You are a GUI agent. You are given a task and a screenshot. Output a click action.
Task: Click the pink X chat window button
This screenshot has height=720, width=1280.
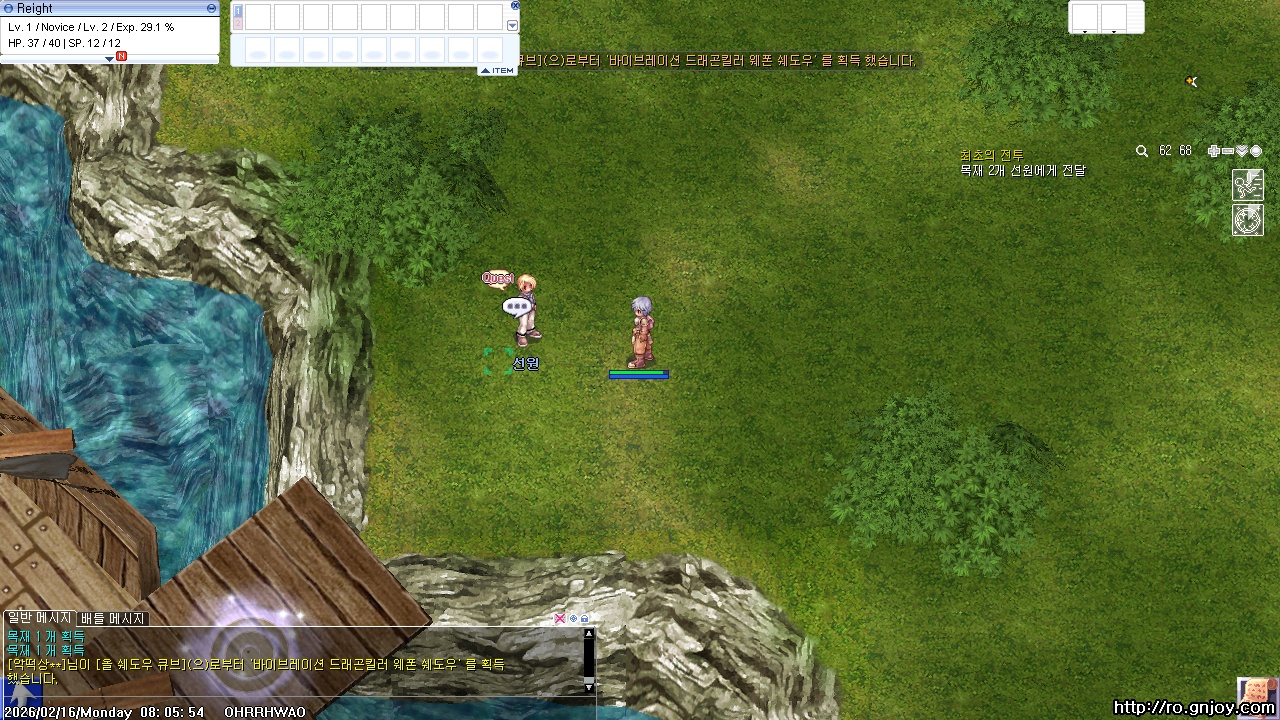pyautogui.click(x=560, y=619)
